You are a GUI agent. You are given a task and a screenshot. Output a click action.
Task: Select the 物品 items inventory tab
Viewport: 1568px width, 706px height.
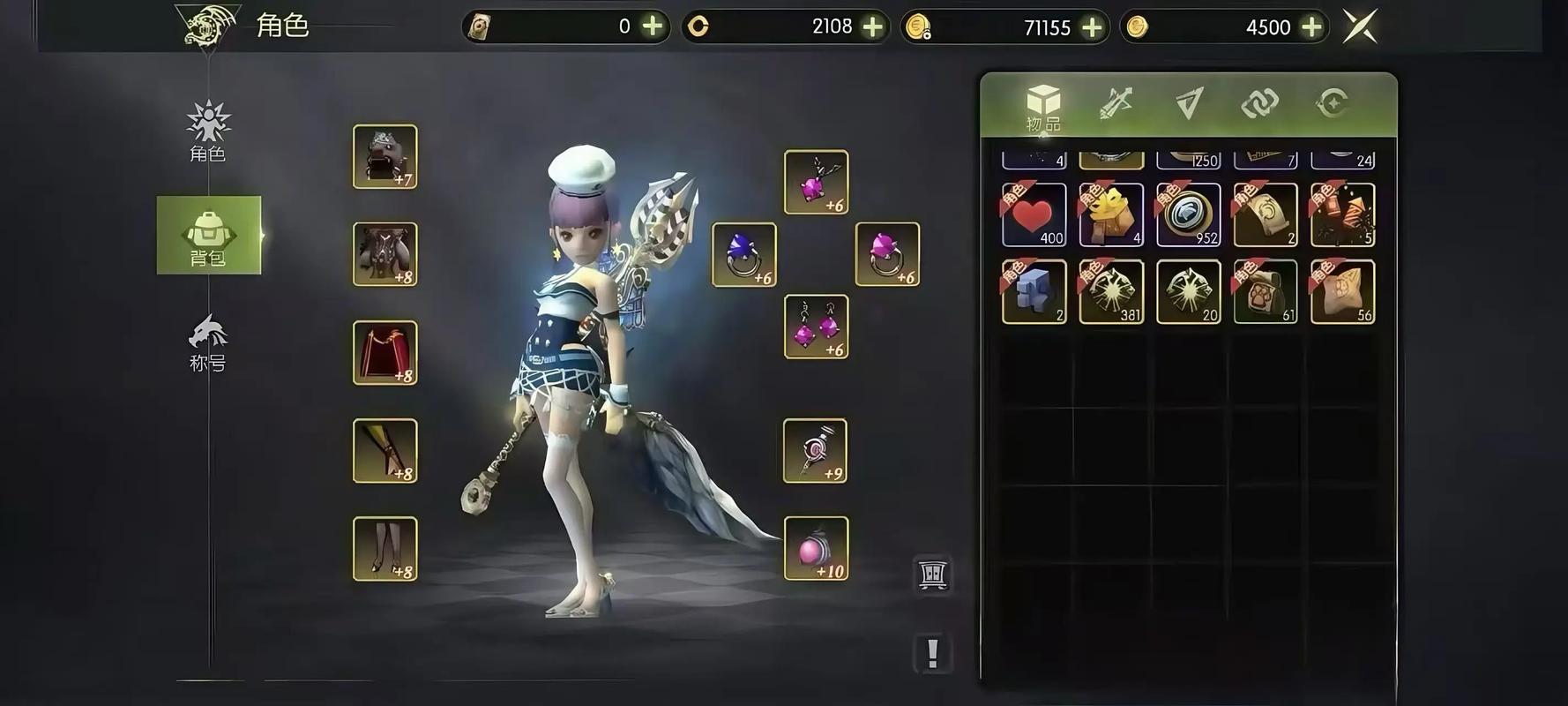click(1043, 107)
